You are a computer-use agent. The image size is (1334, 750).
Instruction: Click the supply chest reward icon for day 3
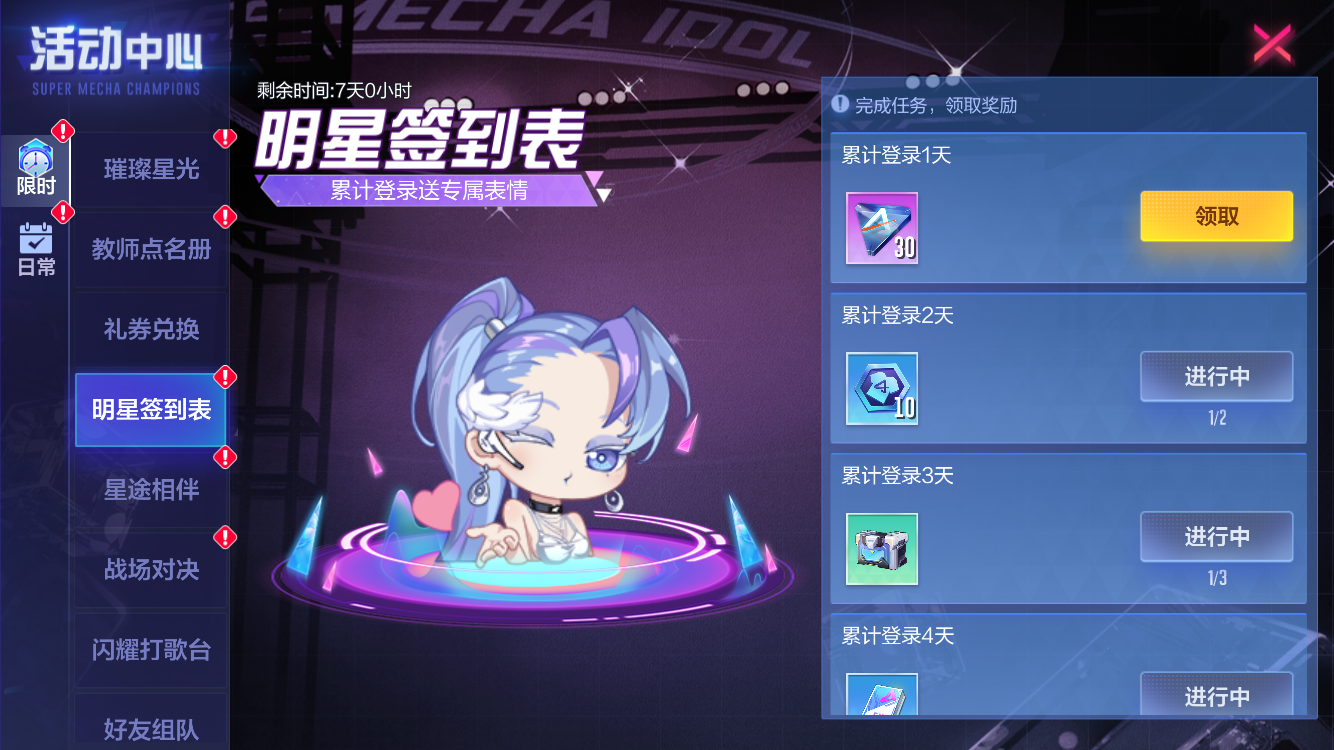click(x=881, y=549)
